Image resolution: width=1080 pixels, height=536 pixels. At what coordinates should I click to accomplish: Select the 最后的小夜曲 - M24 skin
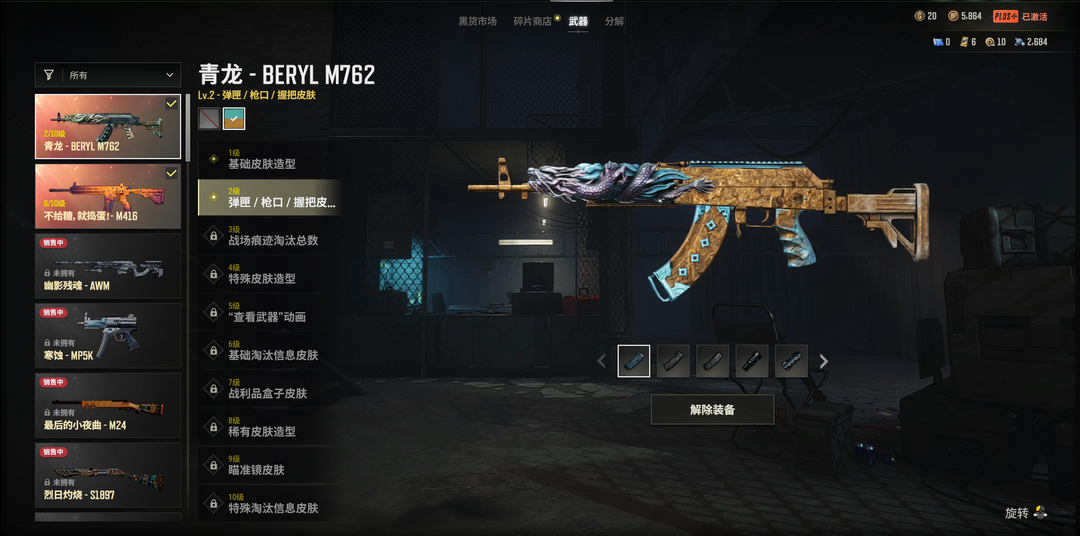coord(108,406)
